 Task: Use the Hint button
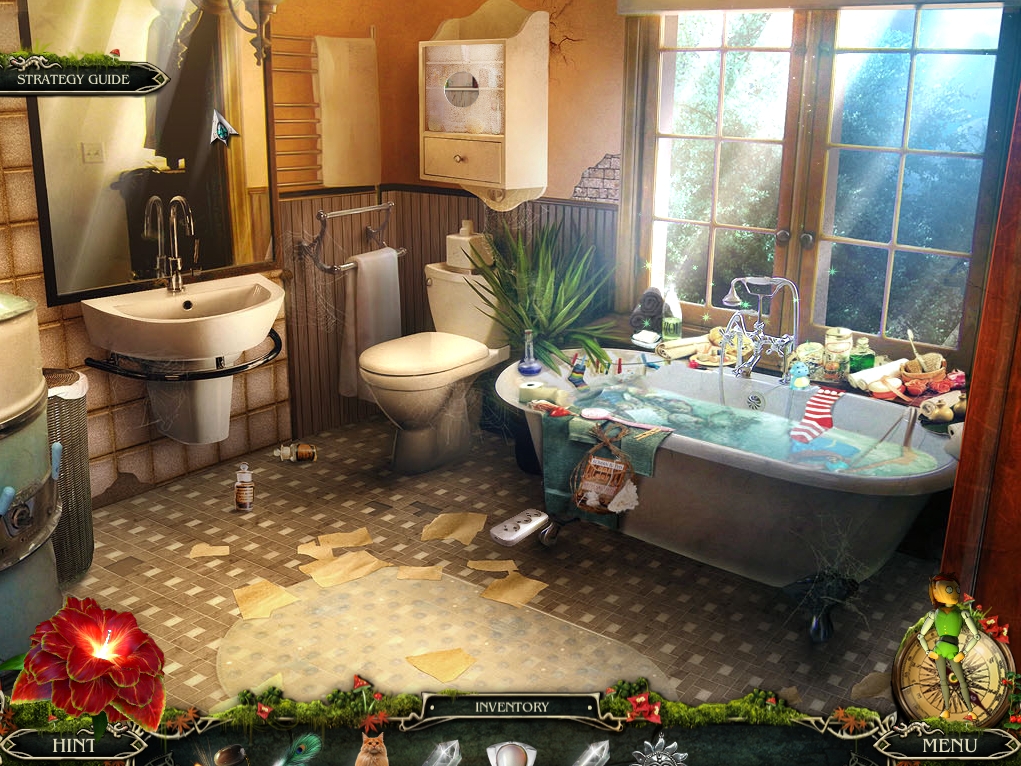(x=75, y=745)
